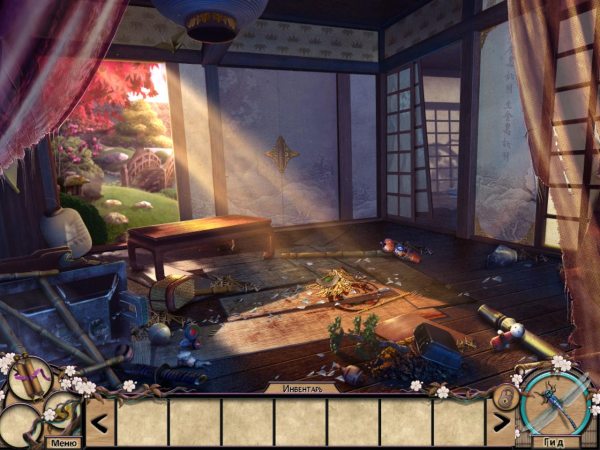Toggle the small round inventory lock button
The width and height of the screenshot is (600, 450).
tap(505, 396)
